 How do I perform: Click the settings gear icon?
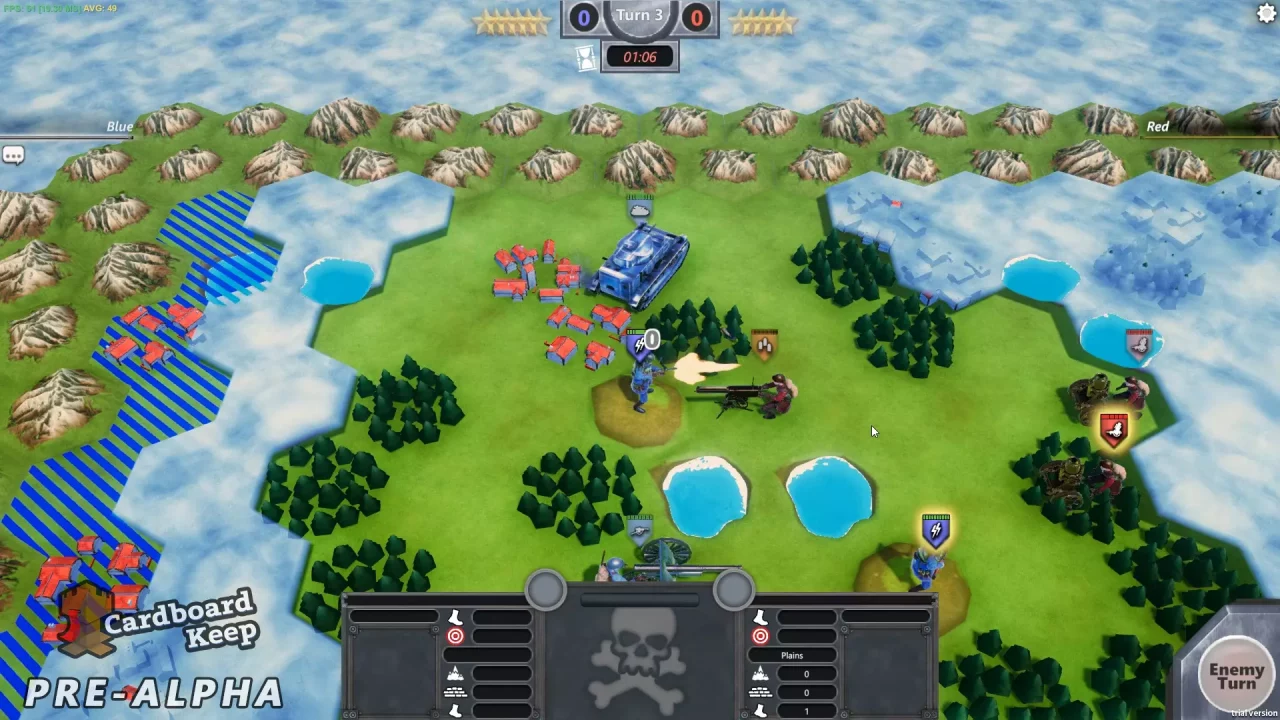1265,13
